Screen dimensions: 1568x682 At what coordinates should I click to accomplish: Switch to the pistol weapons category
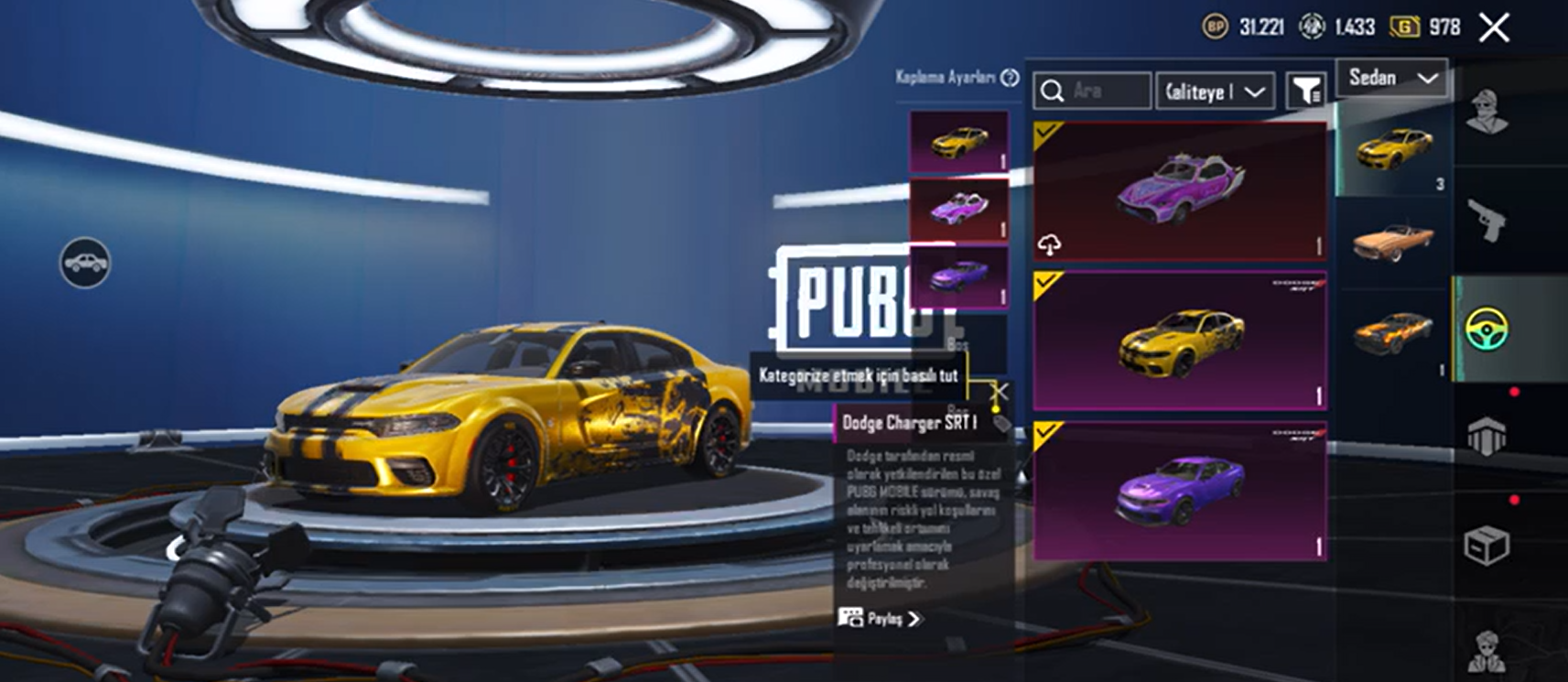point(1486,221)
